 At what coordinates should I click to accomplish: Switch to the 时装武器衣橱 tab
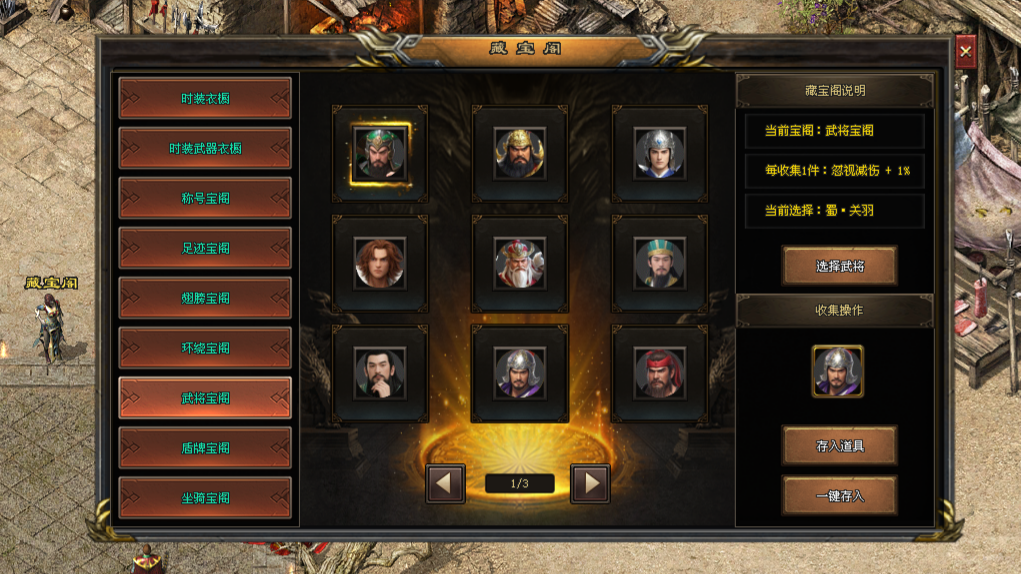(205, 148)
